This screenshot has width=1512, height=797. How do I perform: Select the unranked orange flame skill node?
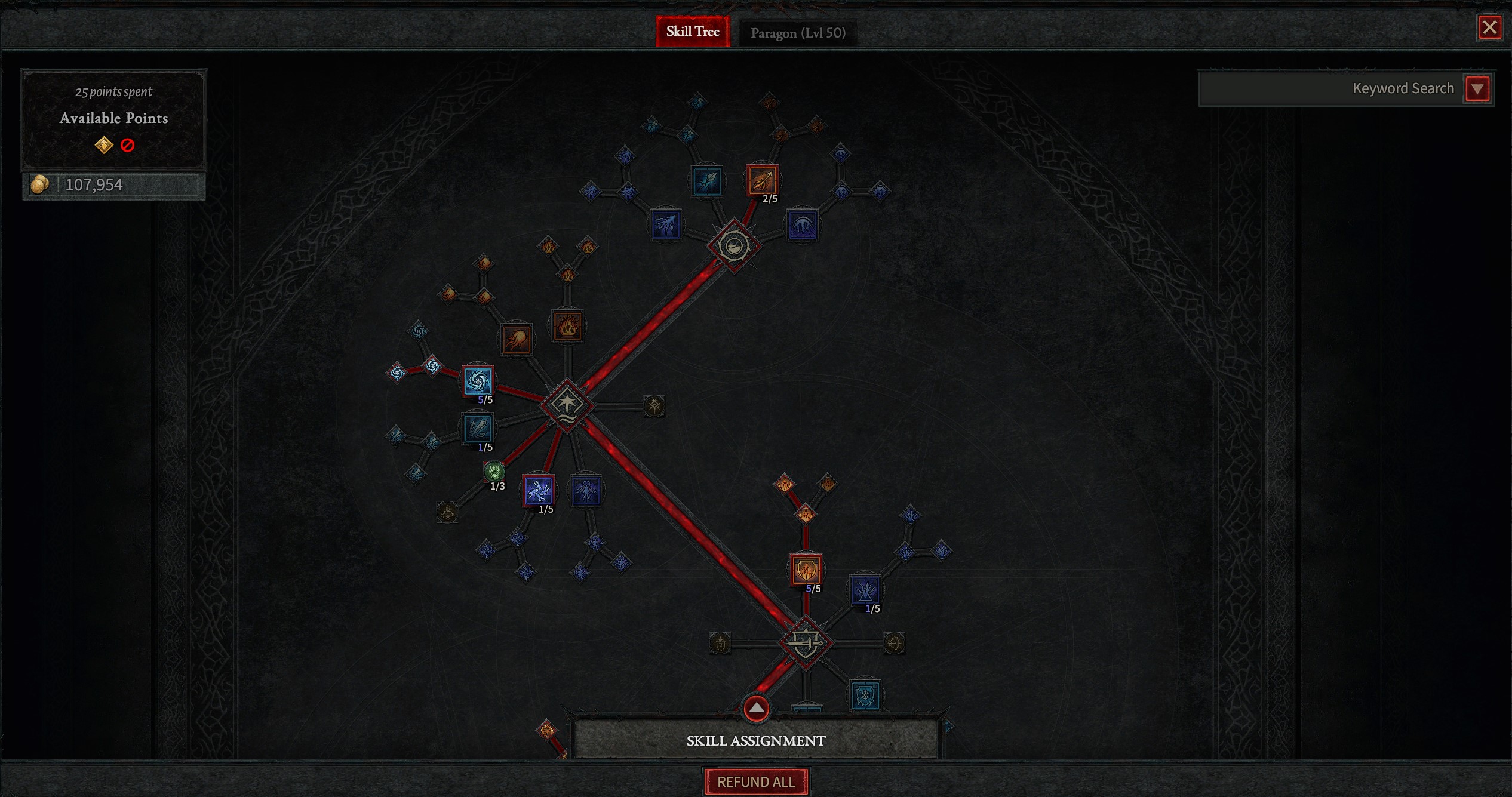pos(567,326)
